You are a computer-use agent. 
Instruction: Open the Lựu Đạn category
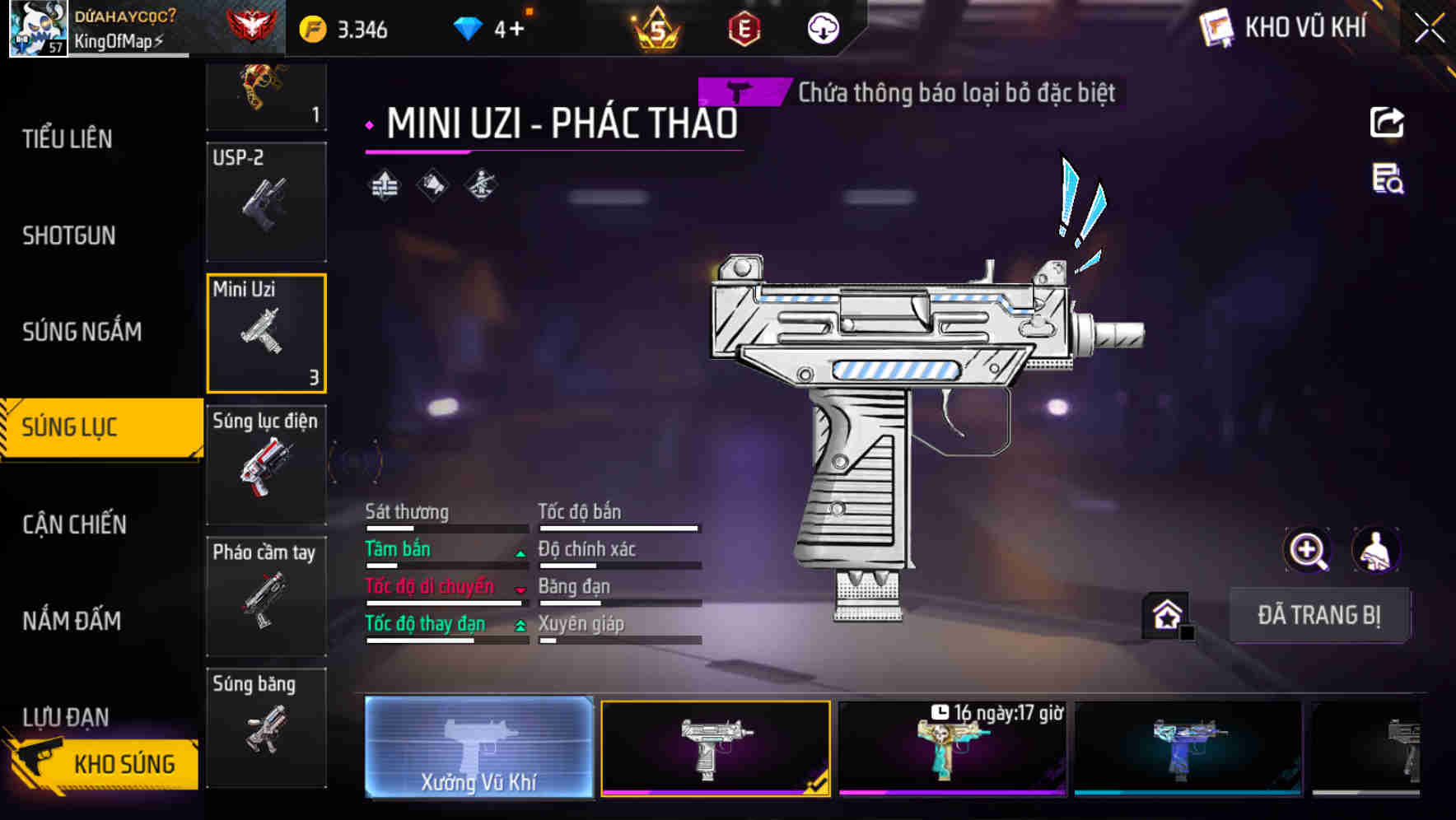point(66,716)
